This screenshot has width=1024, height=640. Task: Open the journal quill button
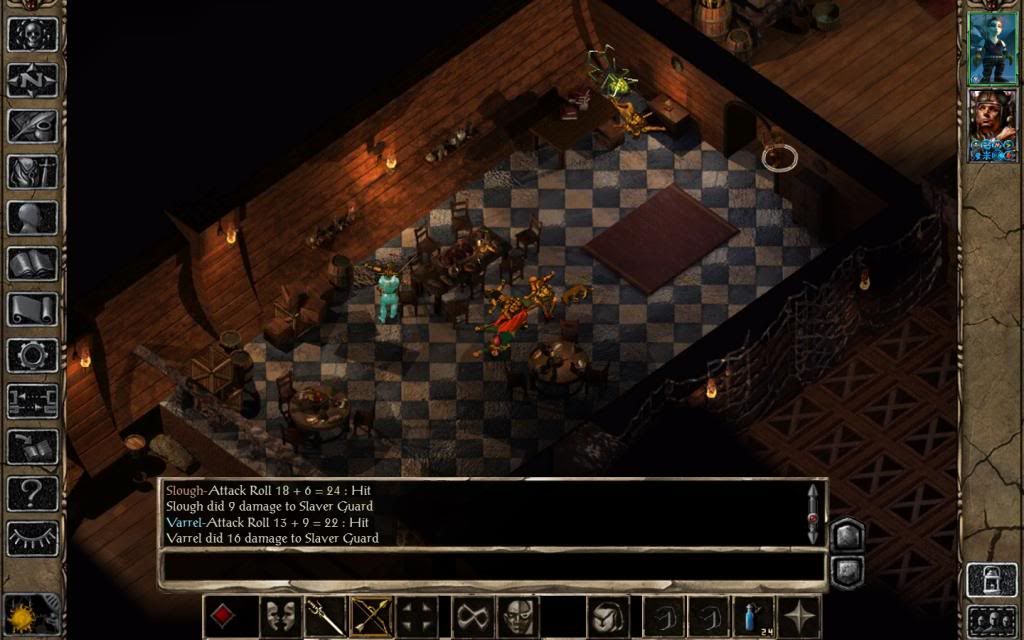tap(33, 126)
